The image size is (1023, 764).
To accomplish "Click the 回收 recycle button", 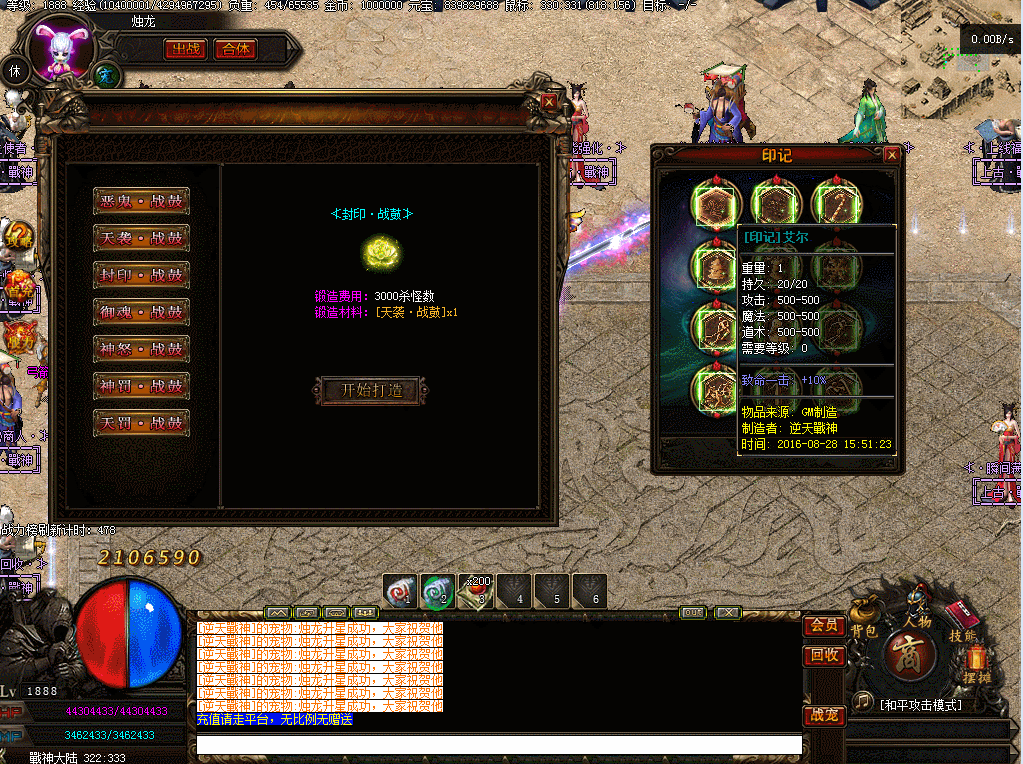I will coord(823,656).
